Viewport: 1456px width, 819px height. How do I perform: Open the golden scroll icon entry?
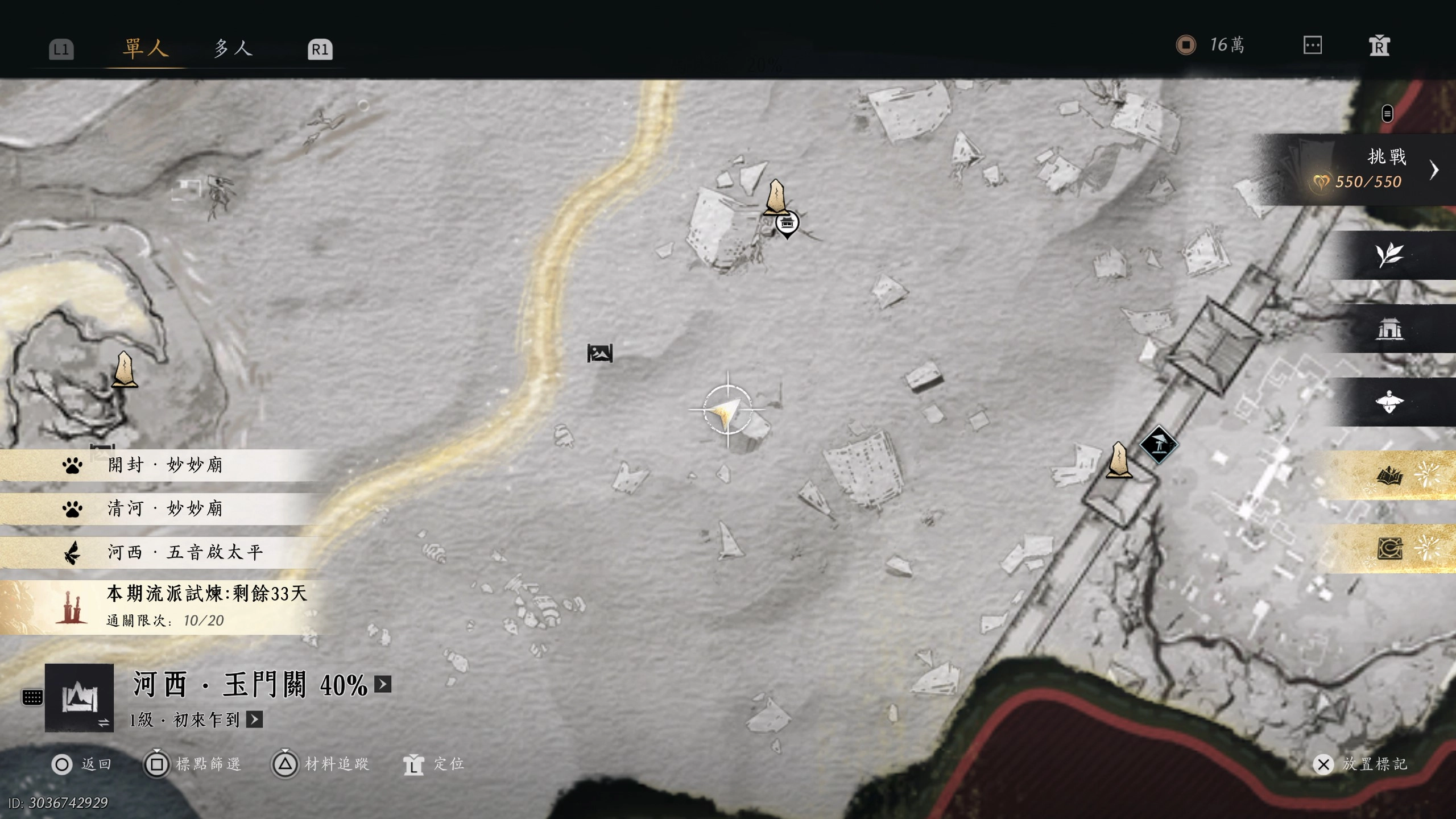(1389, 548)
